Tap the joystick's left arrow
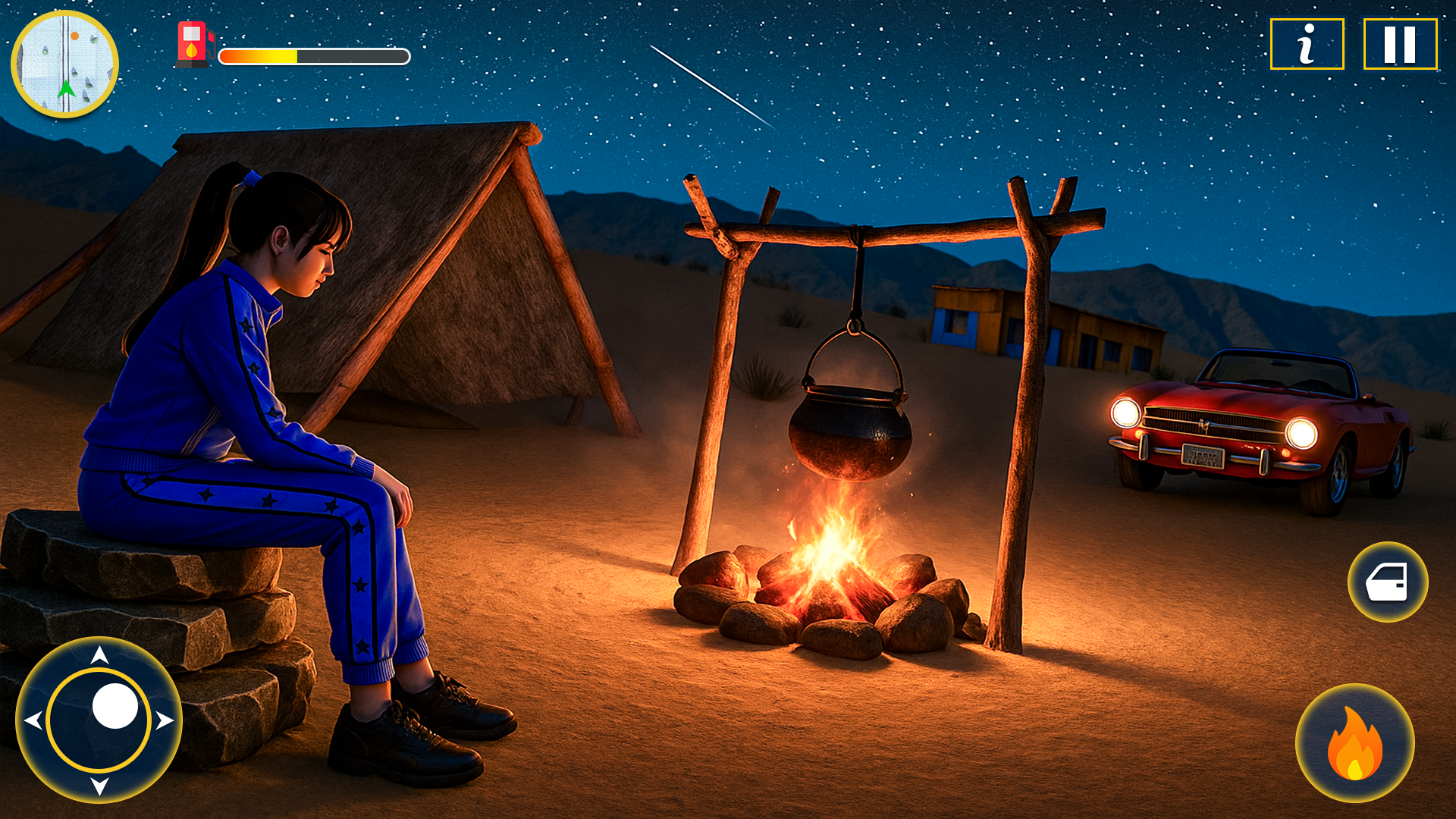1456x819 pixels. (x=33, y=720)
